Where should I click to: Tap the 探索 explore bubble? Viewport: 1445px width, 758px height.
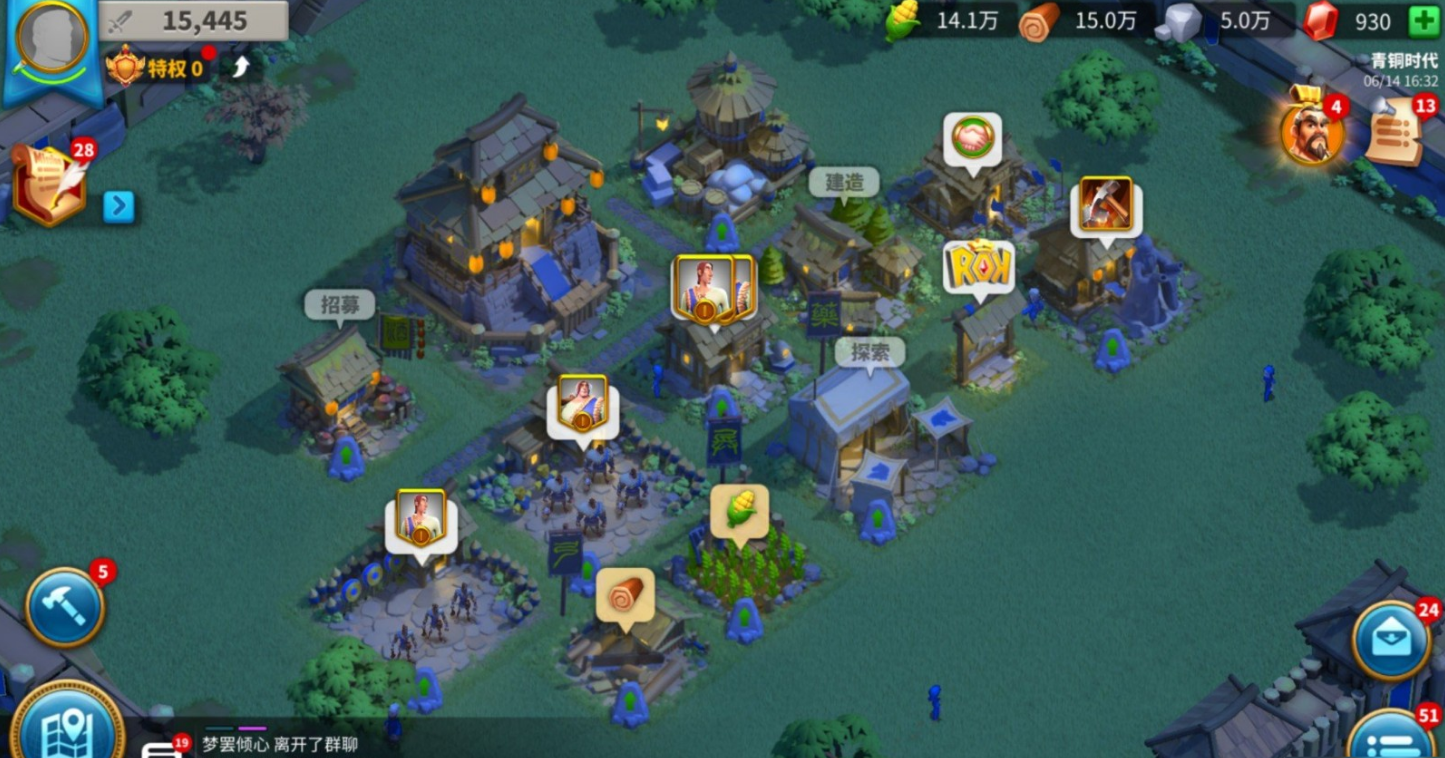point(869,352)
